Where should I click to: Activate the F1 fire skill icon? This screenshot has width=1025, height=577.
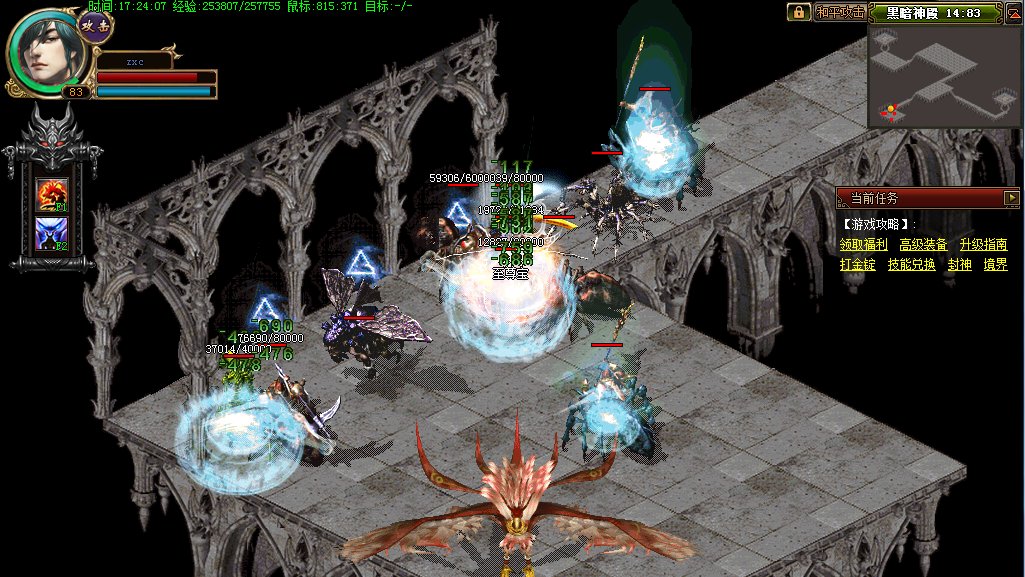pos(52,194)
